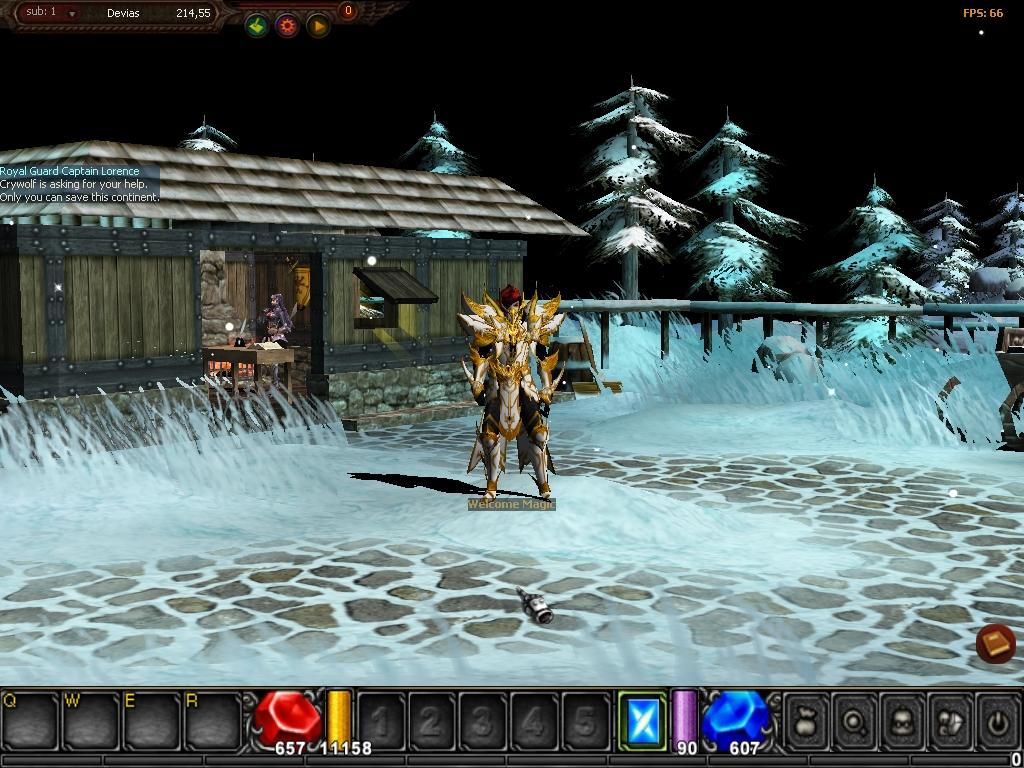Click the green arrow button in top bar
This screenshot has height=768, width=1024.
coord(257,26)
